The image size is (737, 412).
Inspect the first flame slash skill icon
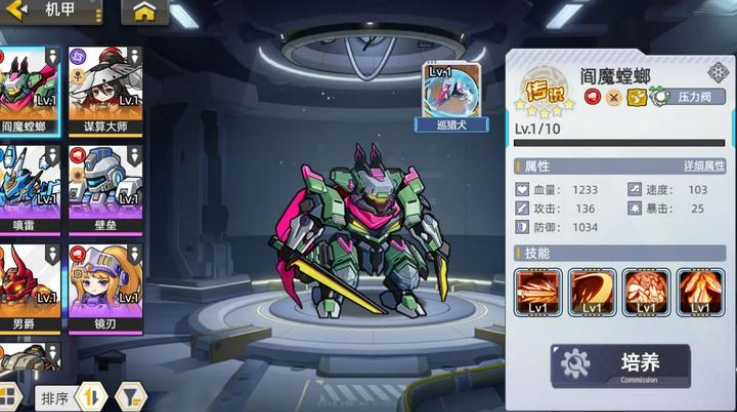click(538, 292)
